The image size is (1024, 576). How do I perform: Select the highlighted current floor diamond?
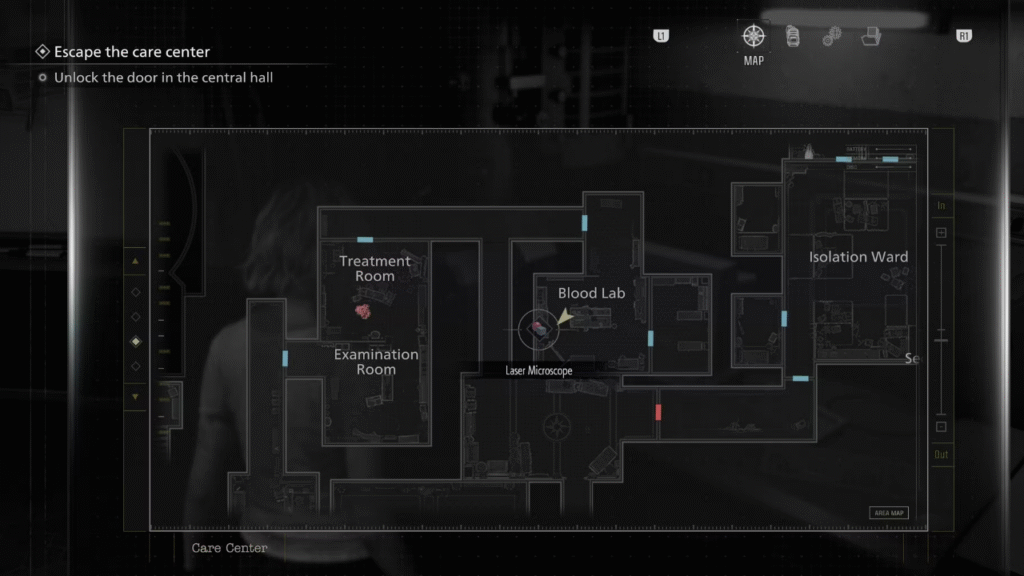pyautogui.click(x=136, y=341)
